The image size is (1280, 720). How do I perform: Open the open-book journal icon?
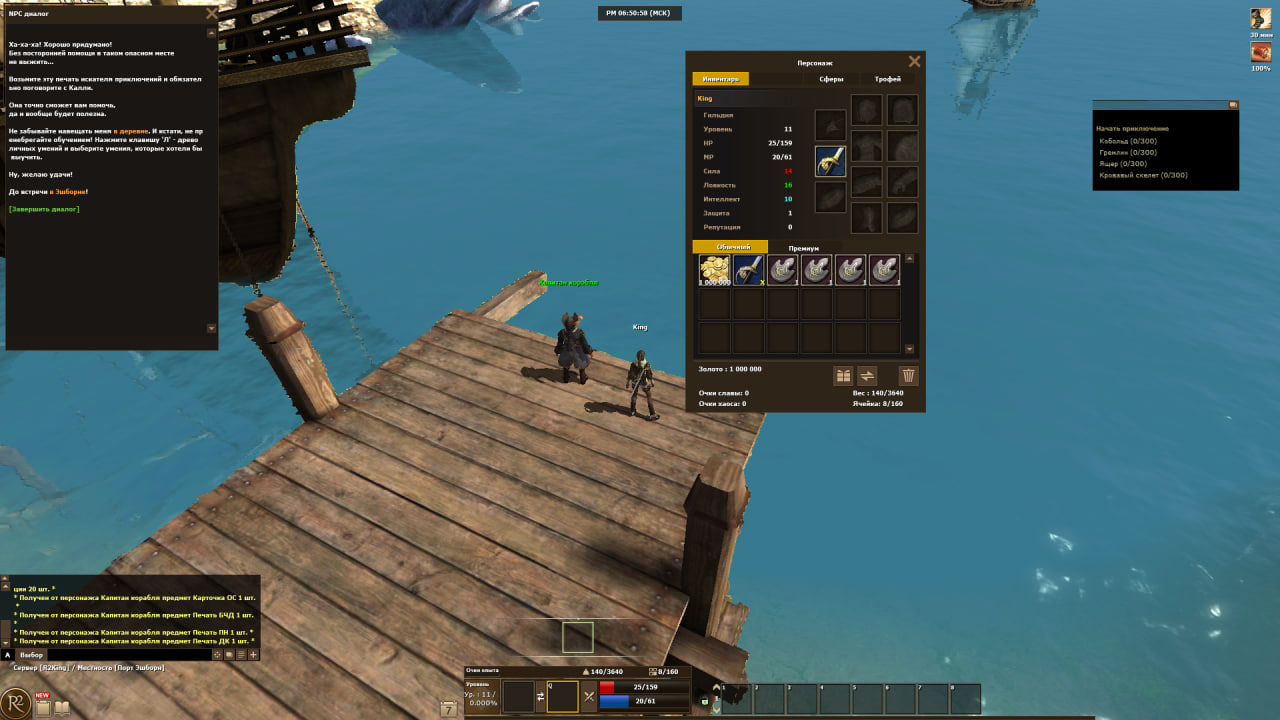62,709
